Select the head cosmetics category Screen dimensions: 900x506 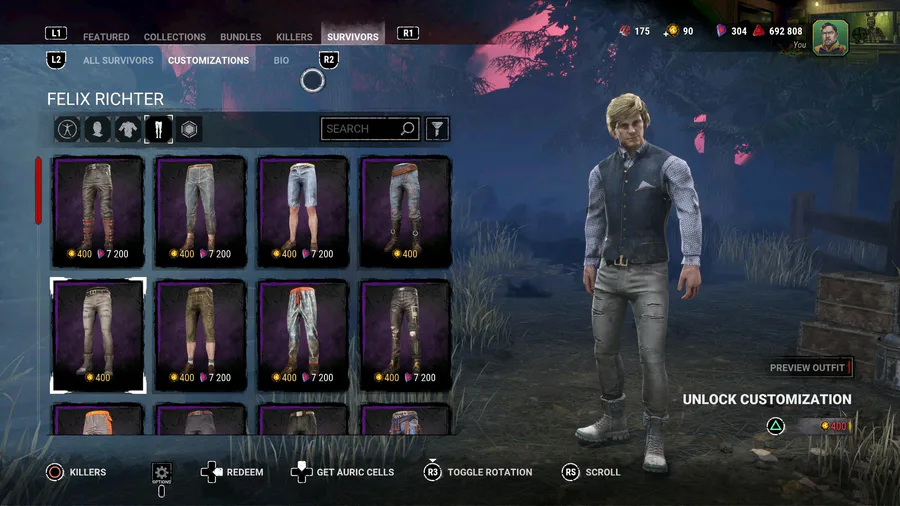97,129
